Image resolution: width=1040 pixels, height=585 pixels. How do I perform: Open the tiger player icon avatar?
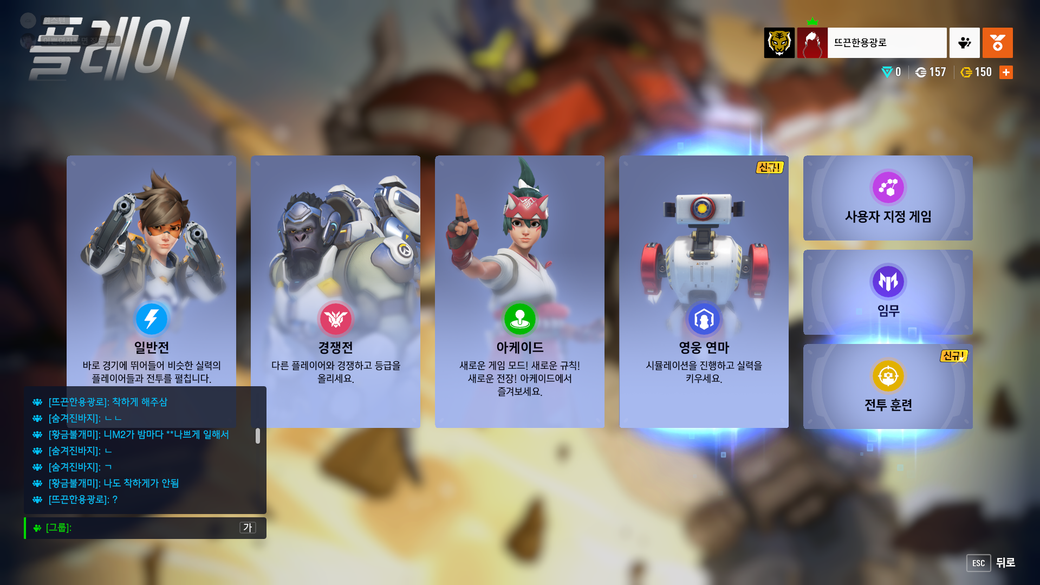point(779,43)
